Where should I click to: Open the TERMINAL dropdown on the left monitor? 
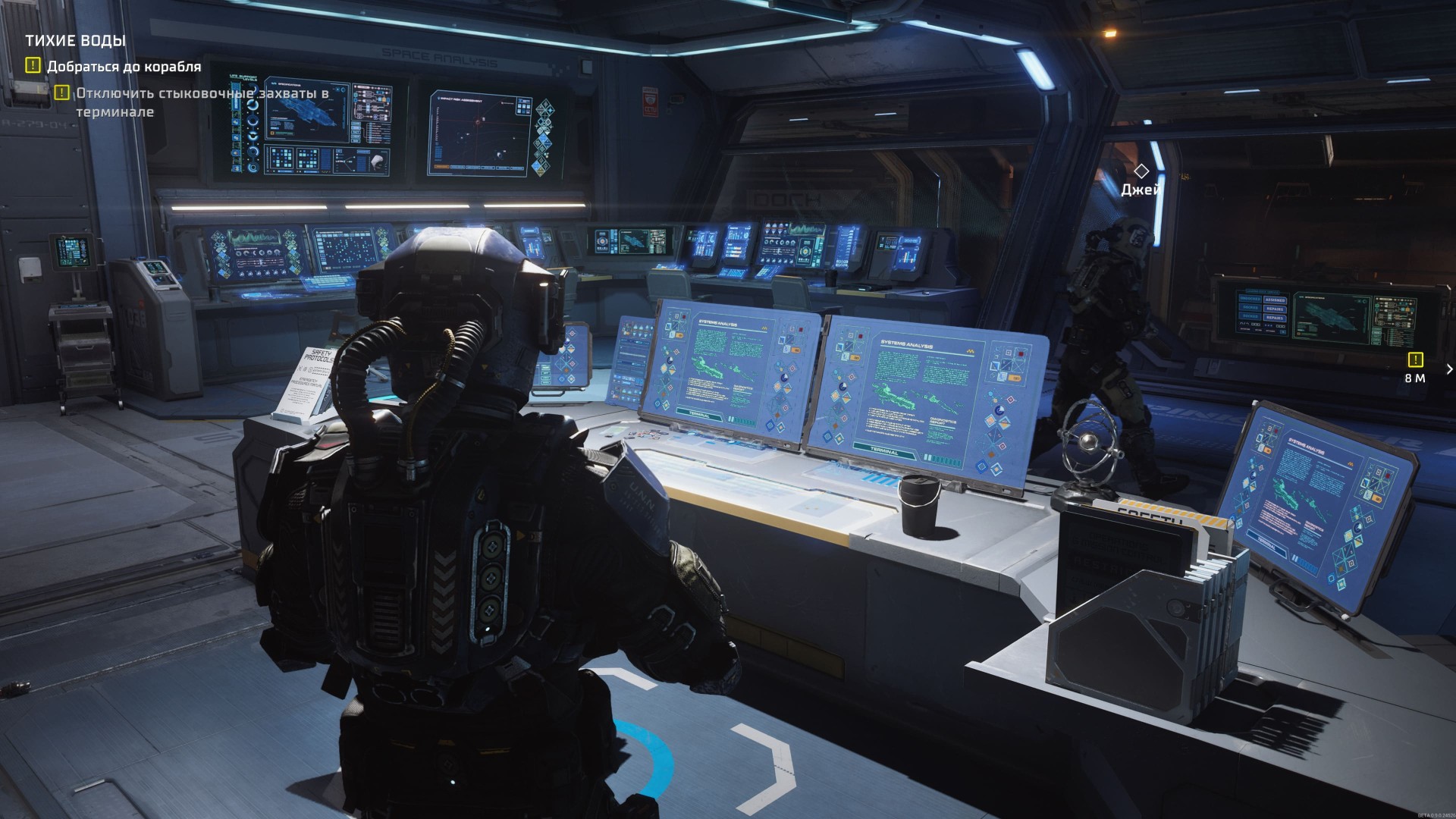699,415
